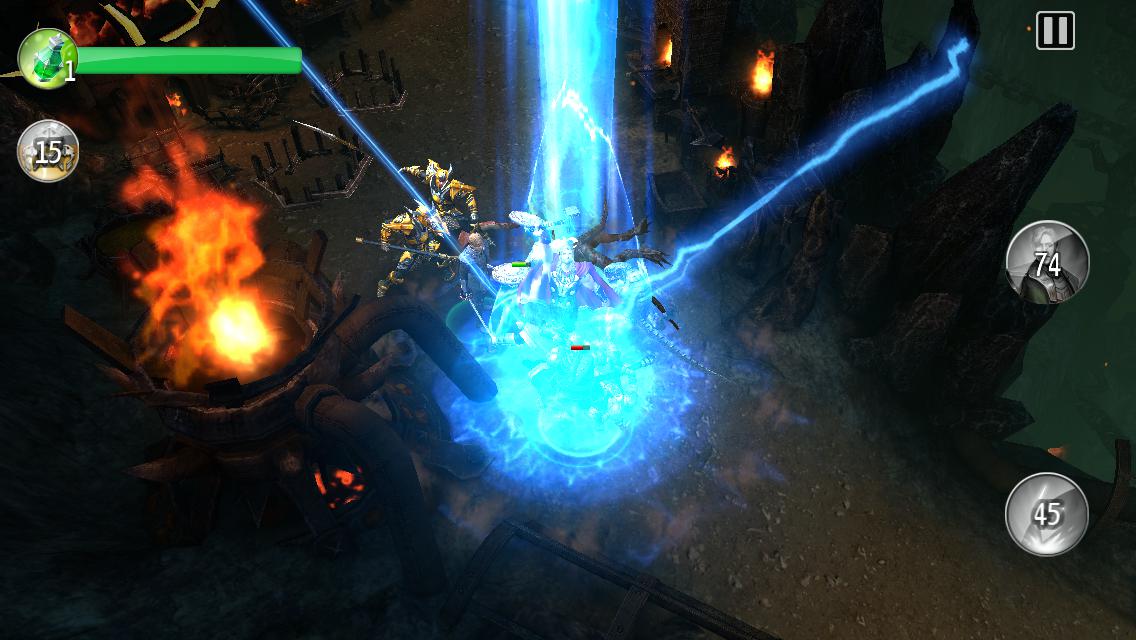Tap the silver ability icon showing 15

point(48,151)
